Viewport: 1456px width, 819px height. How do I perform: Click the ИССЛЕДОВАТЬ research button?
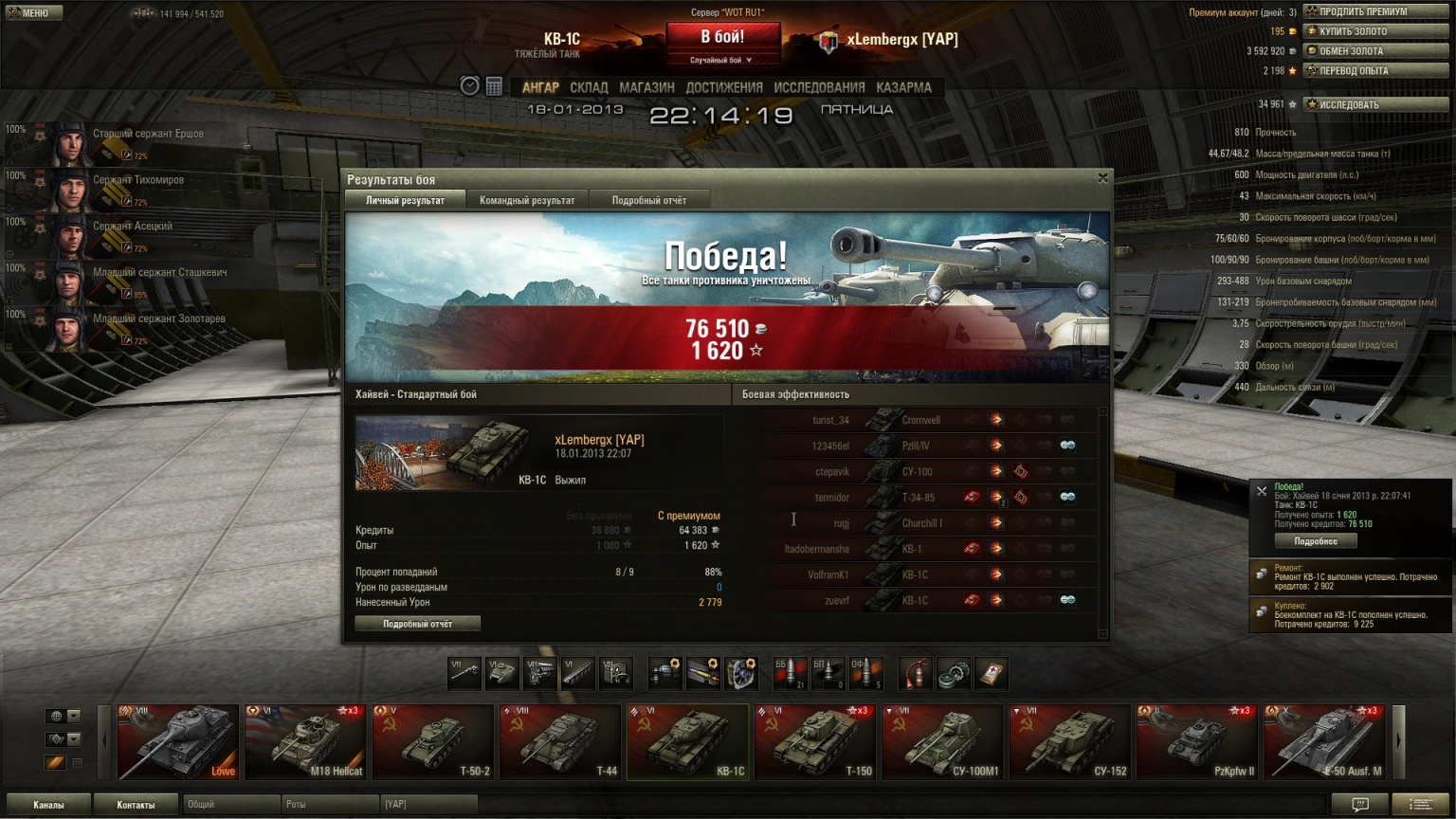(x=1375, y=104)
